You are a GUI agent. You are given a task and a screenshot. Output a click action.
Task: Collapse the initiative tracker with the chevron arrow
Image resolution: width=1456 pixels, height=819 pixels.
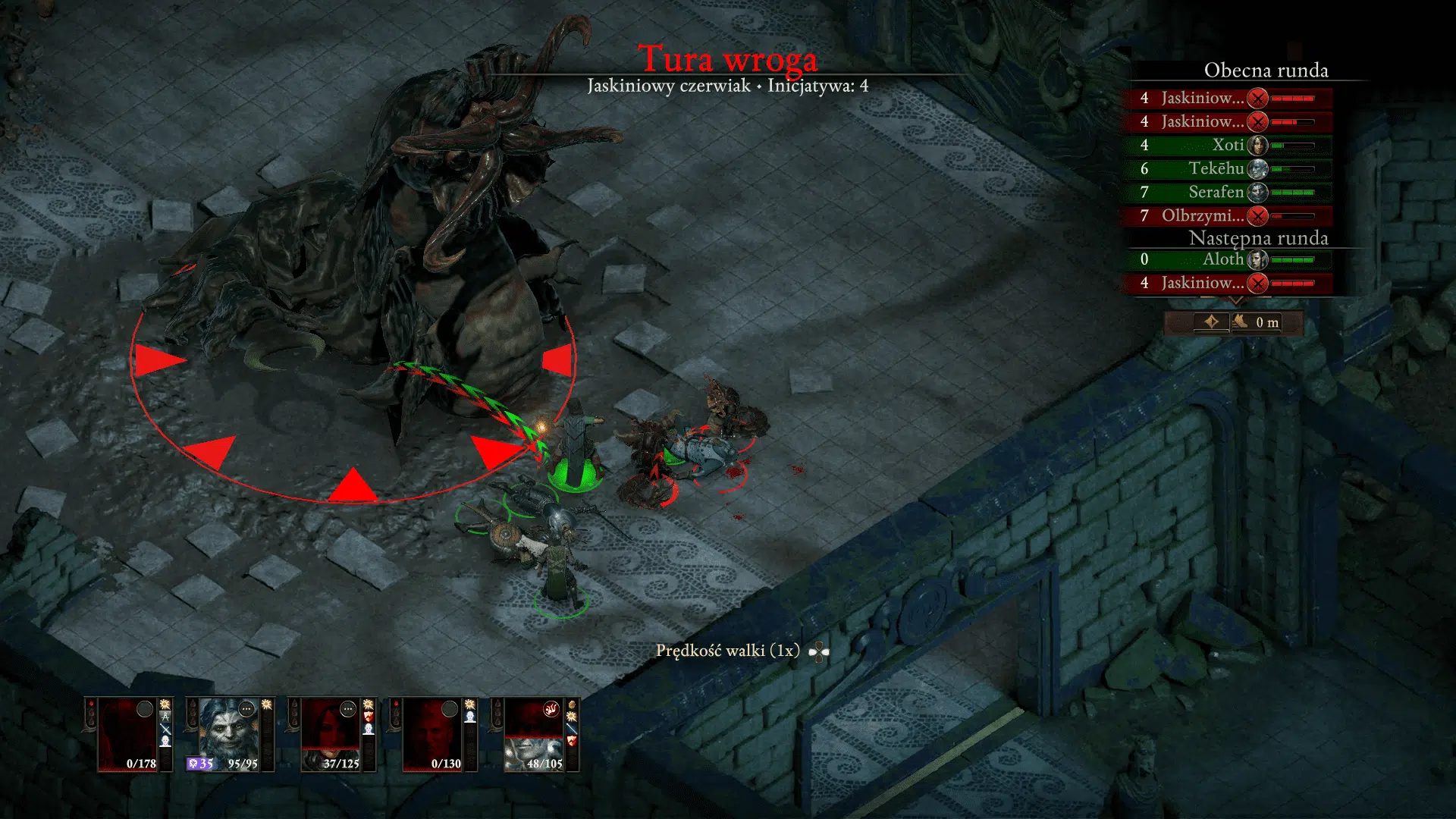click(x=1237, y=301)
